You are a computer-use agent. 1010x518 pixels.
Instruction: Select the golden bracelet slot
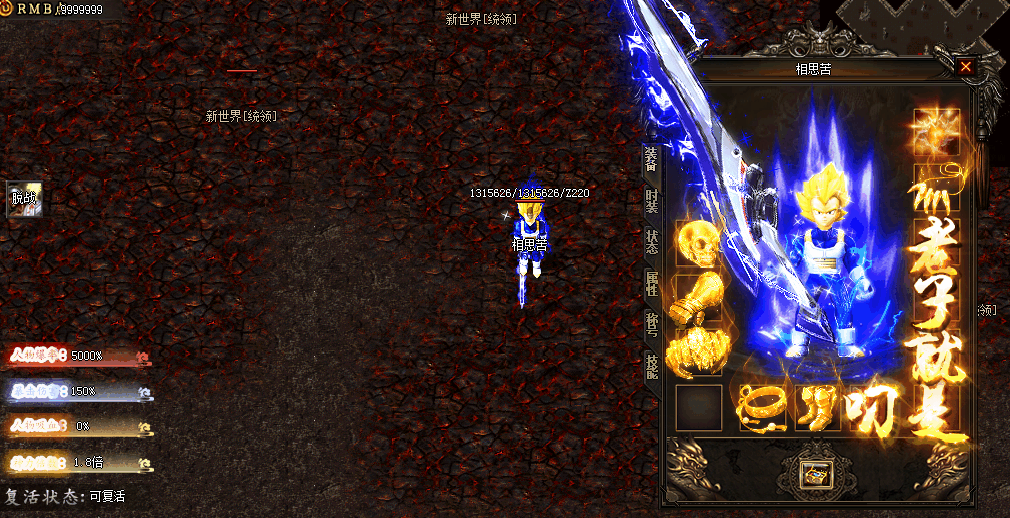[x=762, y=407]
